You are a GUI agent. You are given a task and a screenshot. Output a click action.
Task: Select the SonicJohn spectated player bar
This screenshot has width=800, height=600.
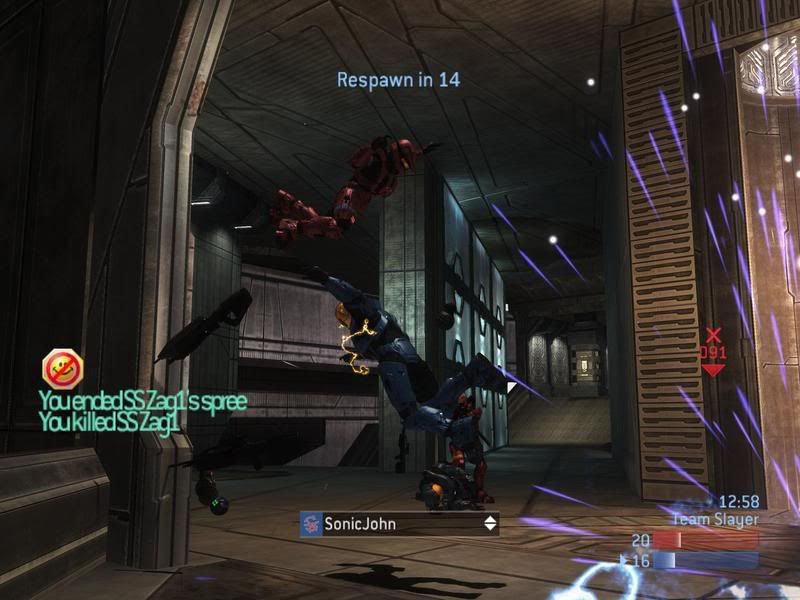click(399, 523)
